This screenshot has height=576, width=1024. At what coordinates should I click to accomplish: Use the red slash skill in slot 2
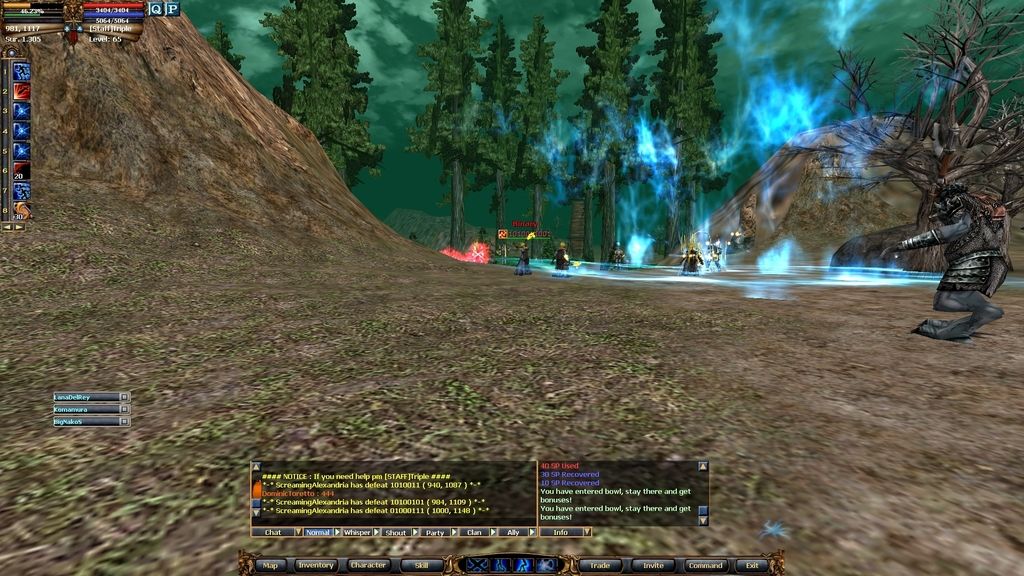click(x=21, y=91)
